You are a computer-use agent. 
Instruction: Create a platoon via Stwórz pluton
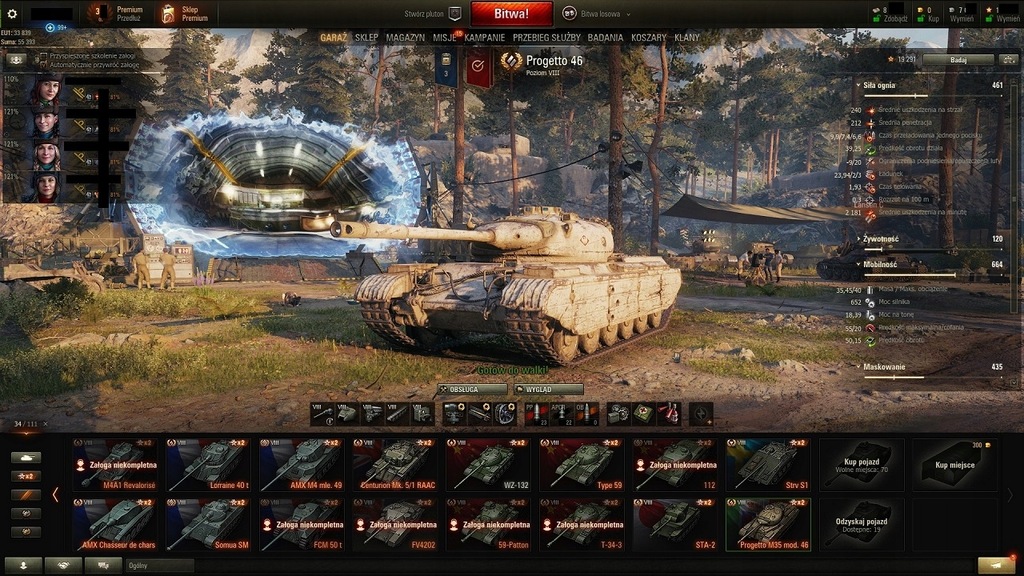(x=432, y=14)
